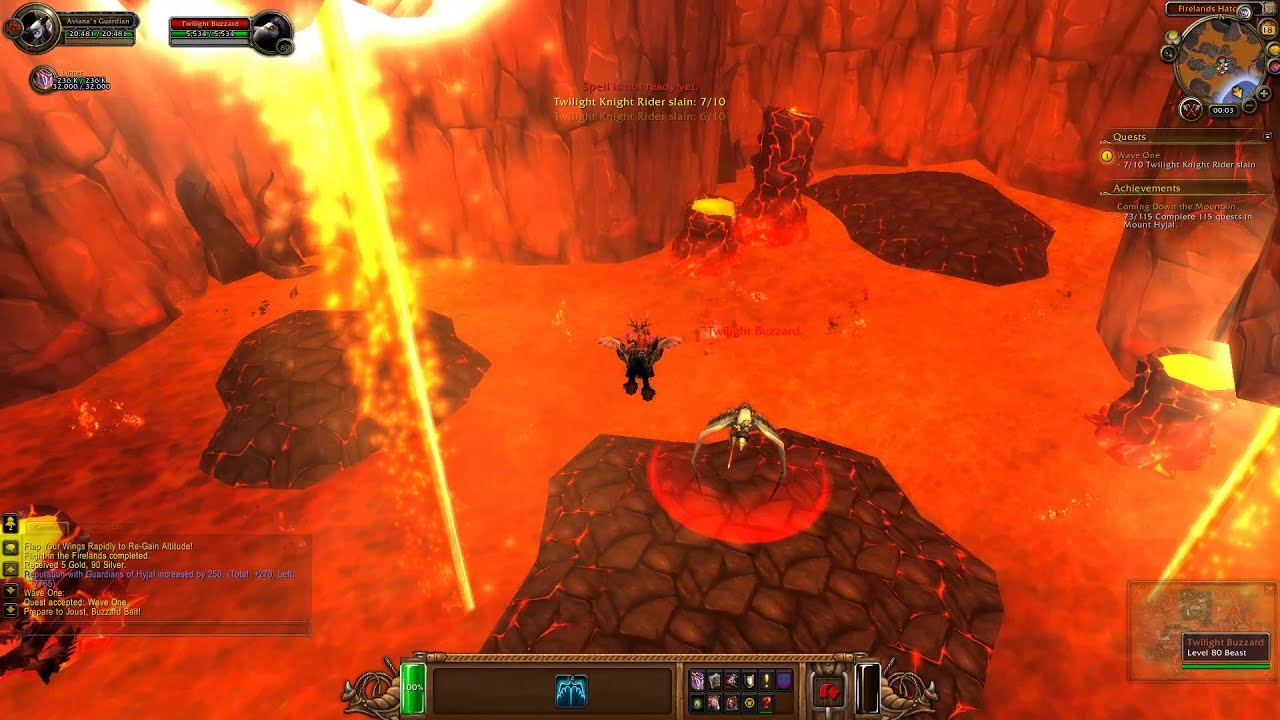Jump chat to the bottom
The height and width of the screenshot is (720, 1280).
[x=10, y=608]
